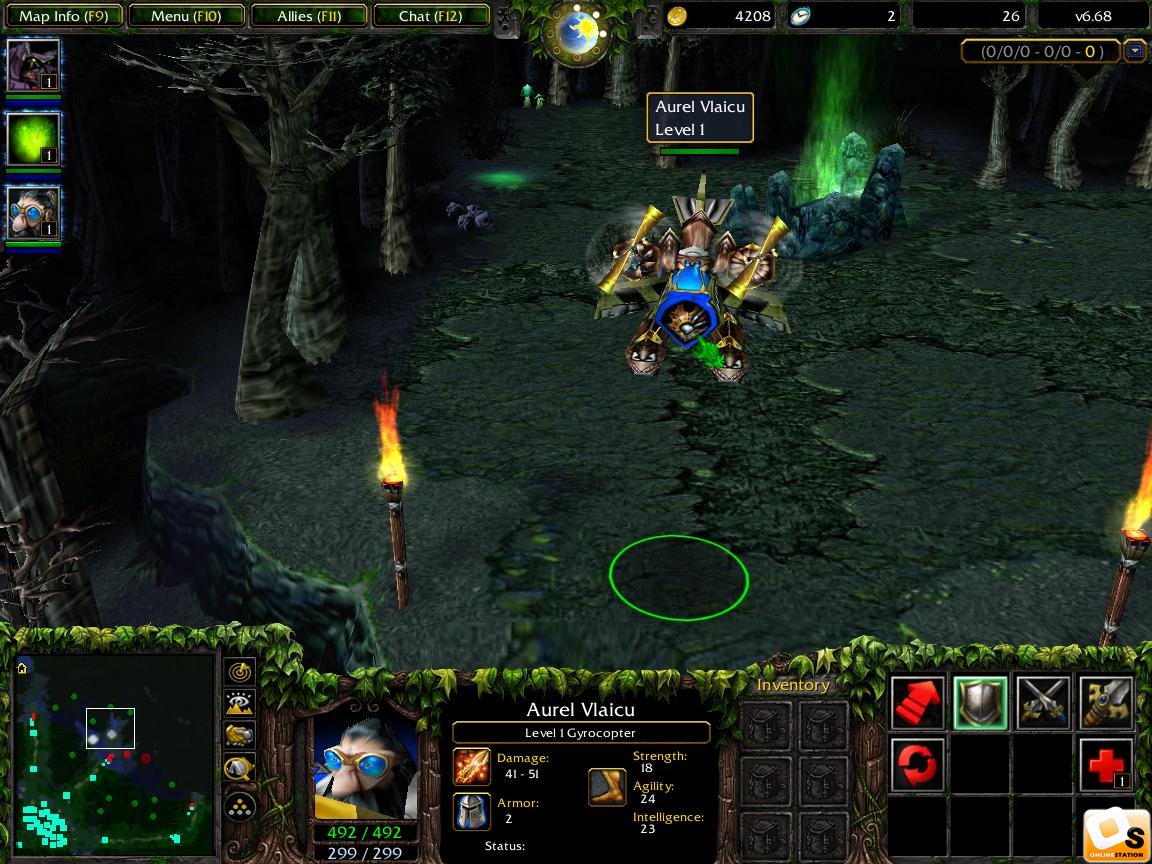Select the purple hero portrait icon
Screen dimensions: 1152x864
[33, 66]
